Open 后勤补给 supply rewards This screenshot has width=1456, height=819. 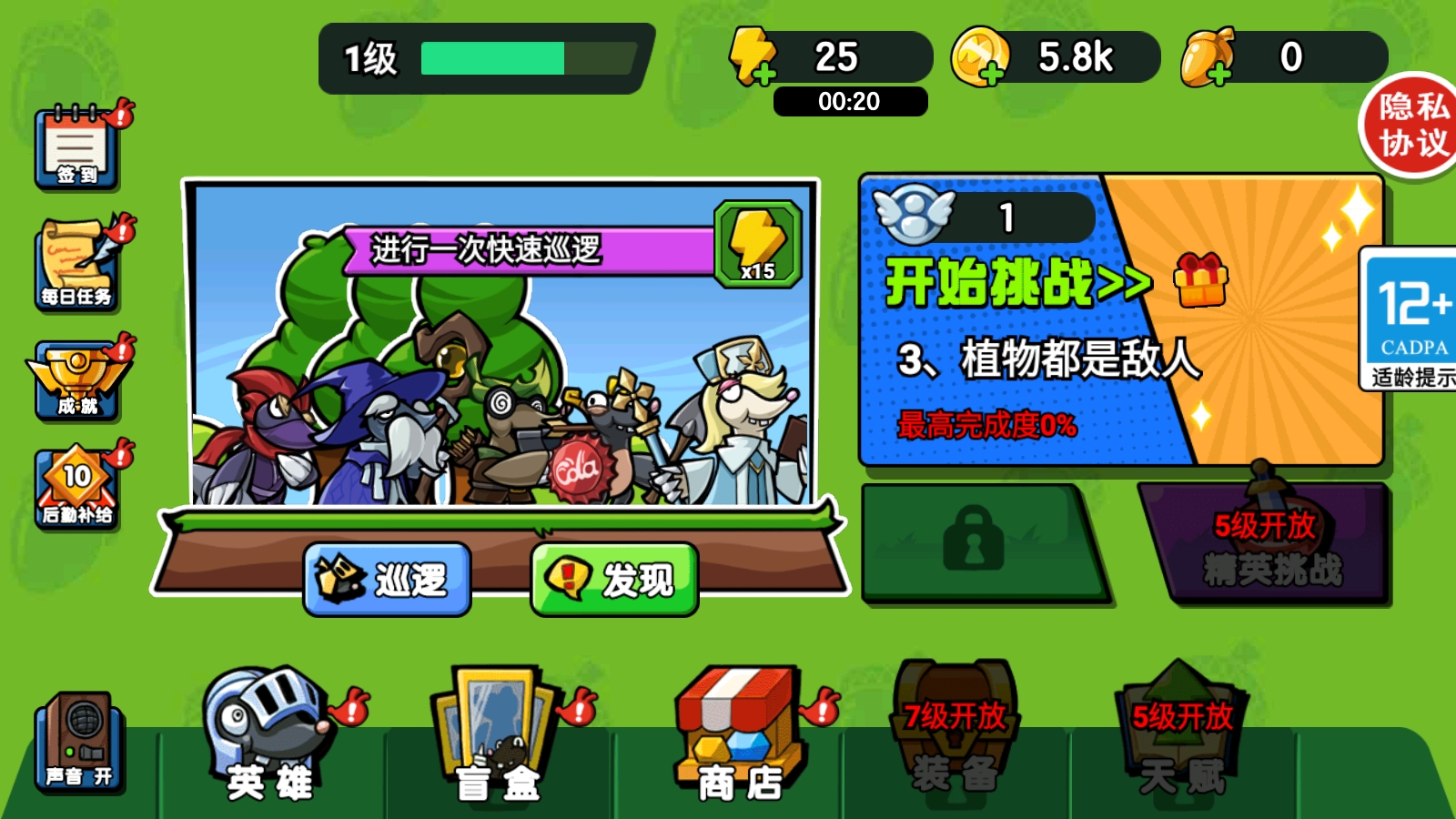pos(77,487)
